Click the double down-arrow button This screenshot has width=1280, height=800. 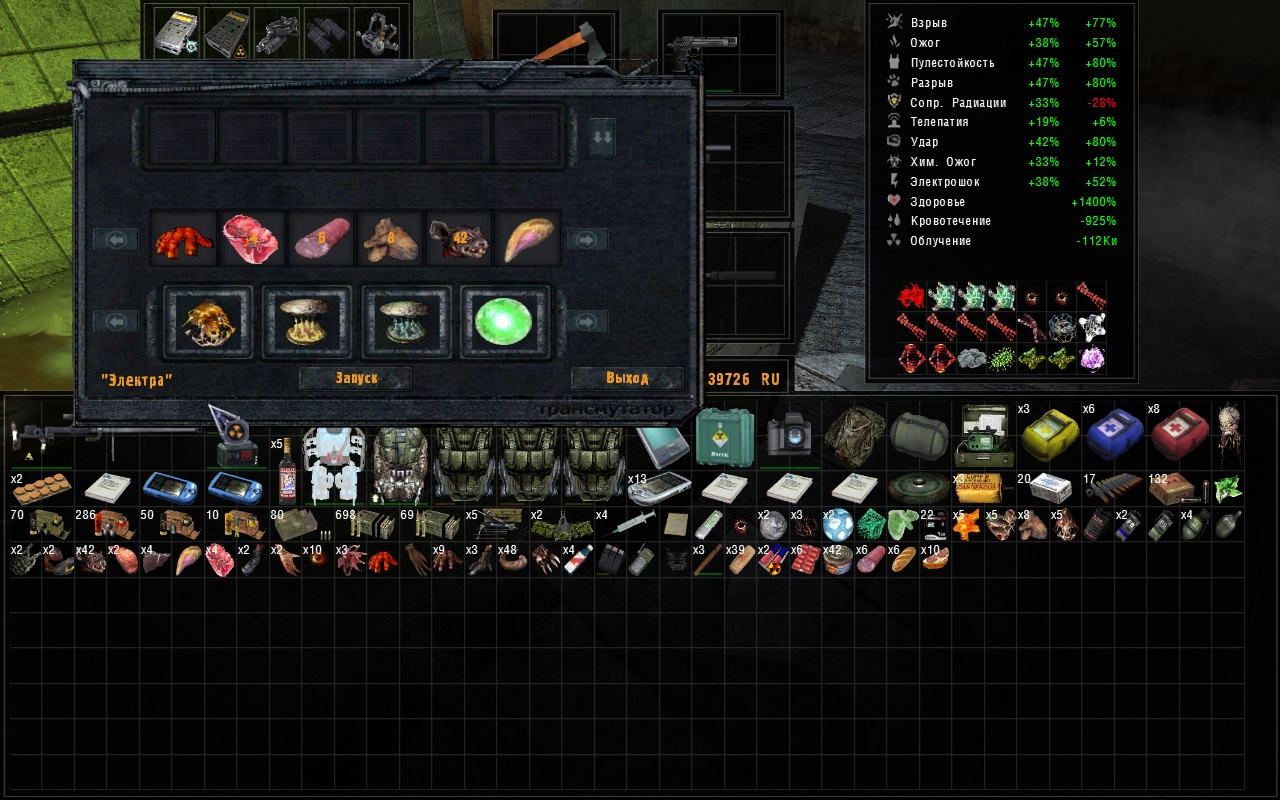tap(601, 139)
